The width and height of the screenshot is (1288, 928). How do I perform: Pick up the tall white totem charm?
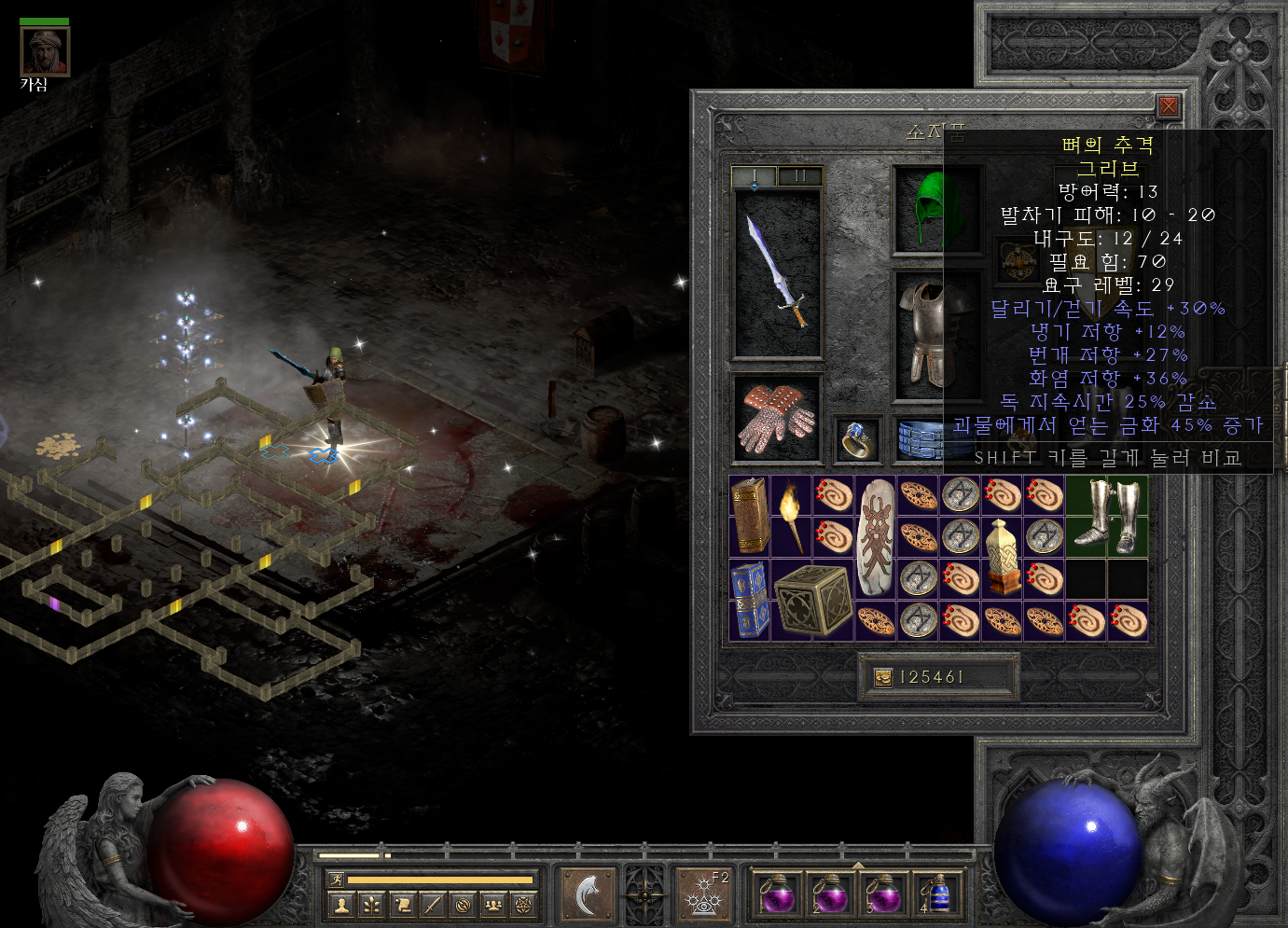point(876,537)
